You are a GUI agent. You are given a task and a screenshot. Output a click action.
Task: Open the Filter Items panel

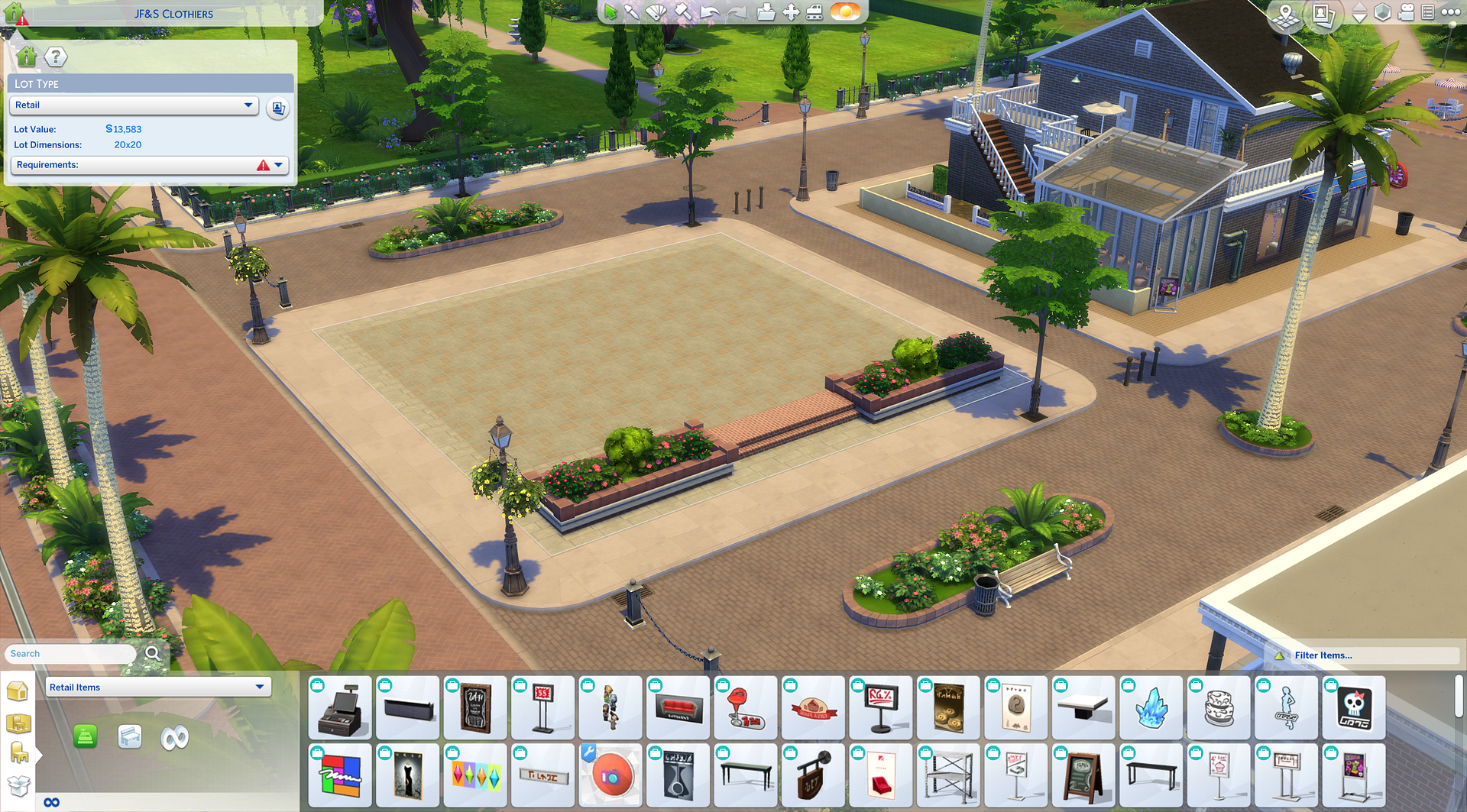(x=1323, y=655)
